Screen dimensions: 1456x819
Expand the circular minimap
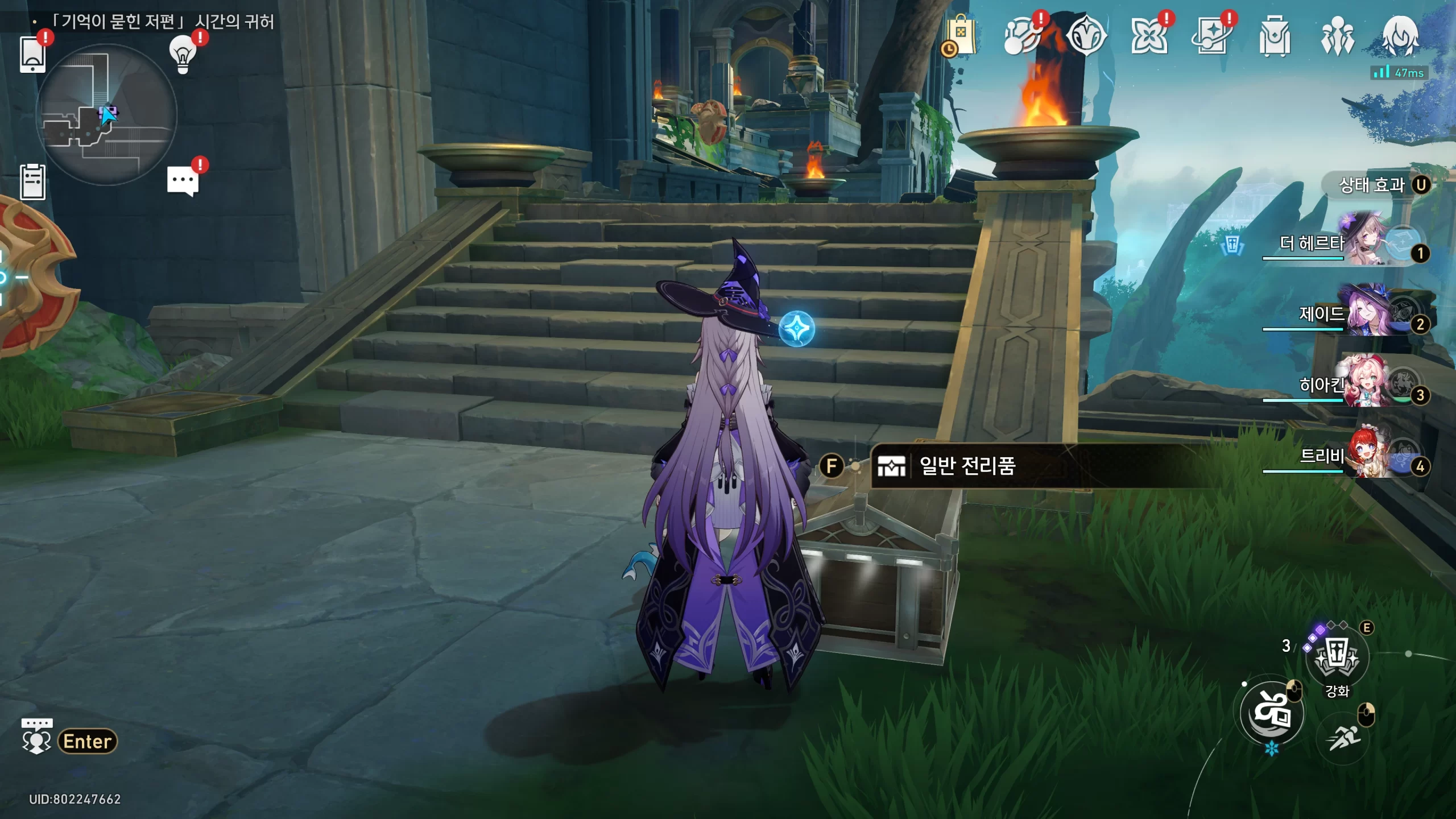(106, 115)
